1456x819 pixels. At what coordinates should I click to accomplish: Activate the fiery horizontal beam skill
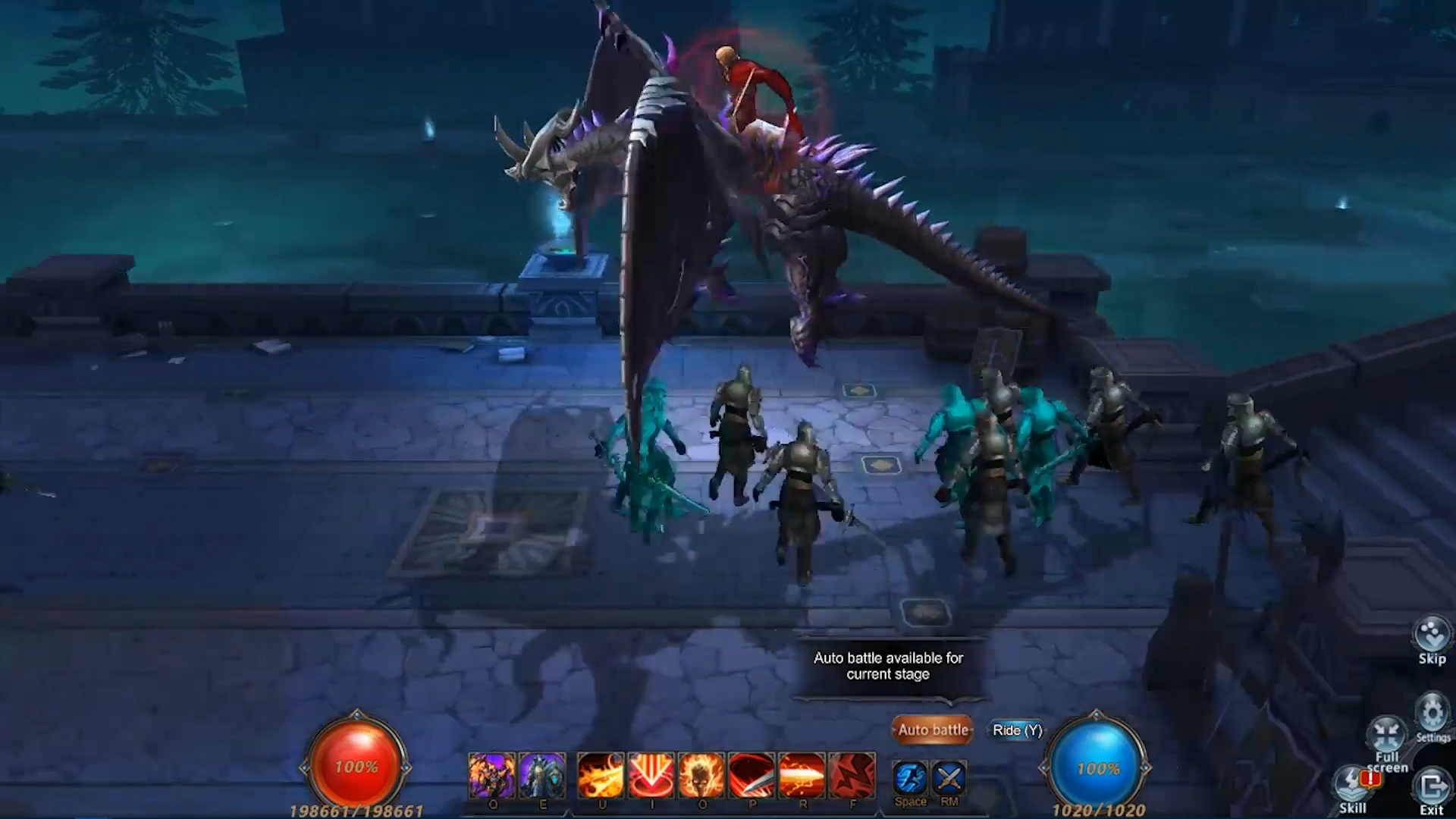tap(802, 775)
